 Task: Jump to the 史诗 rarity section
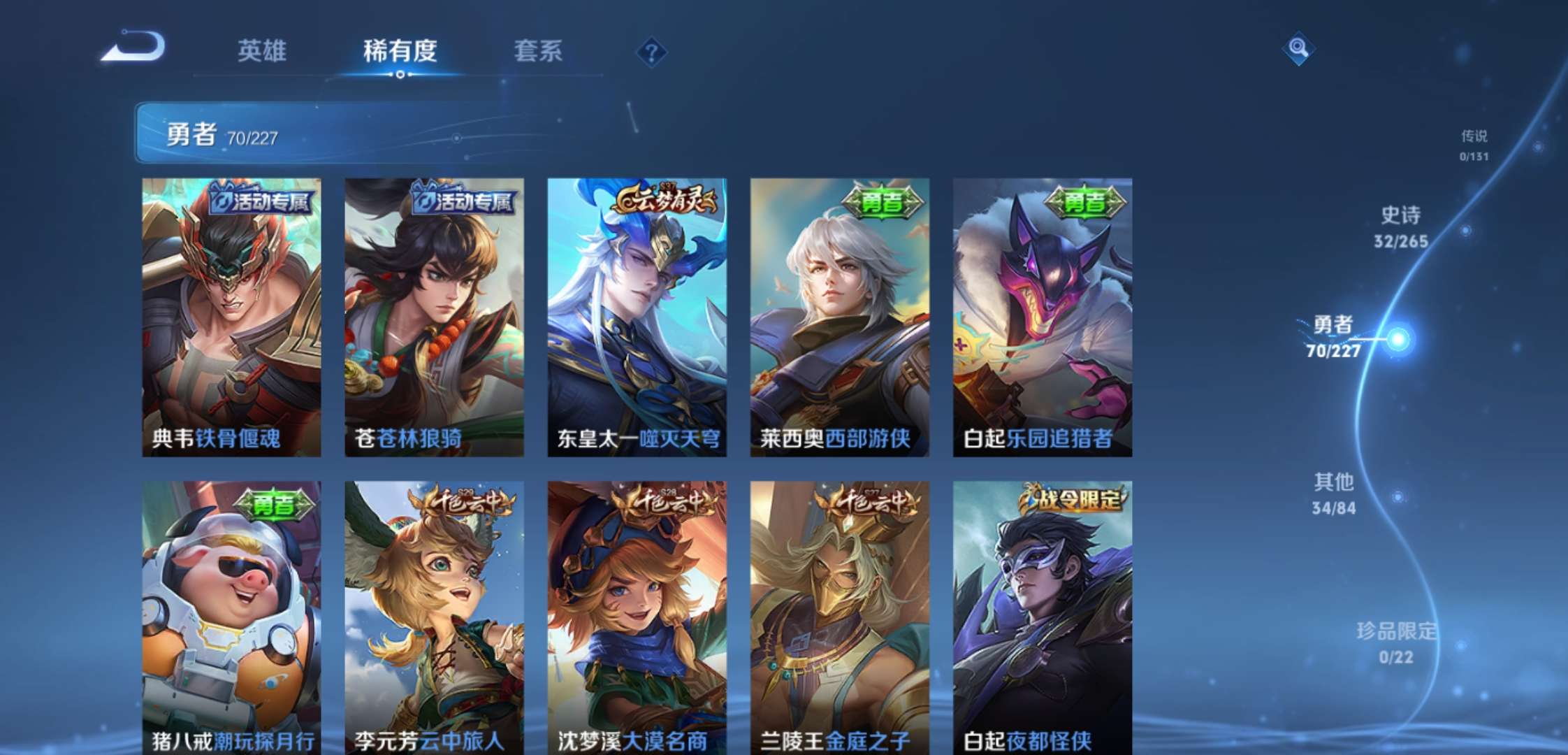[1400, 226]
